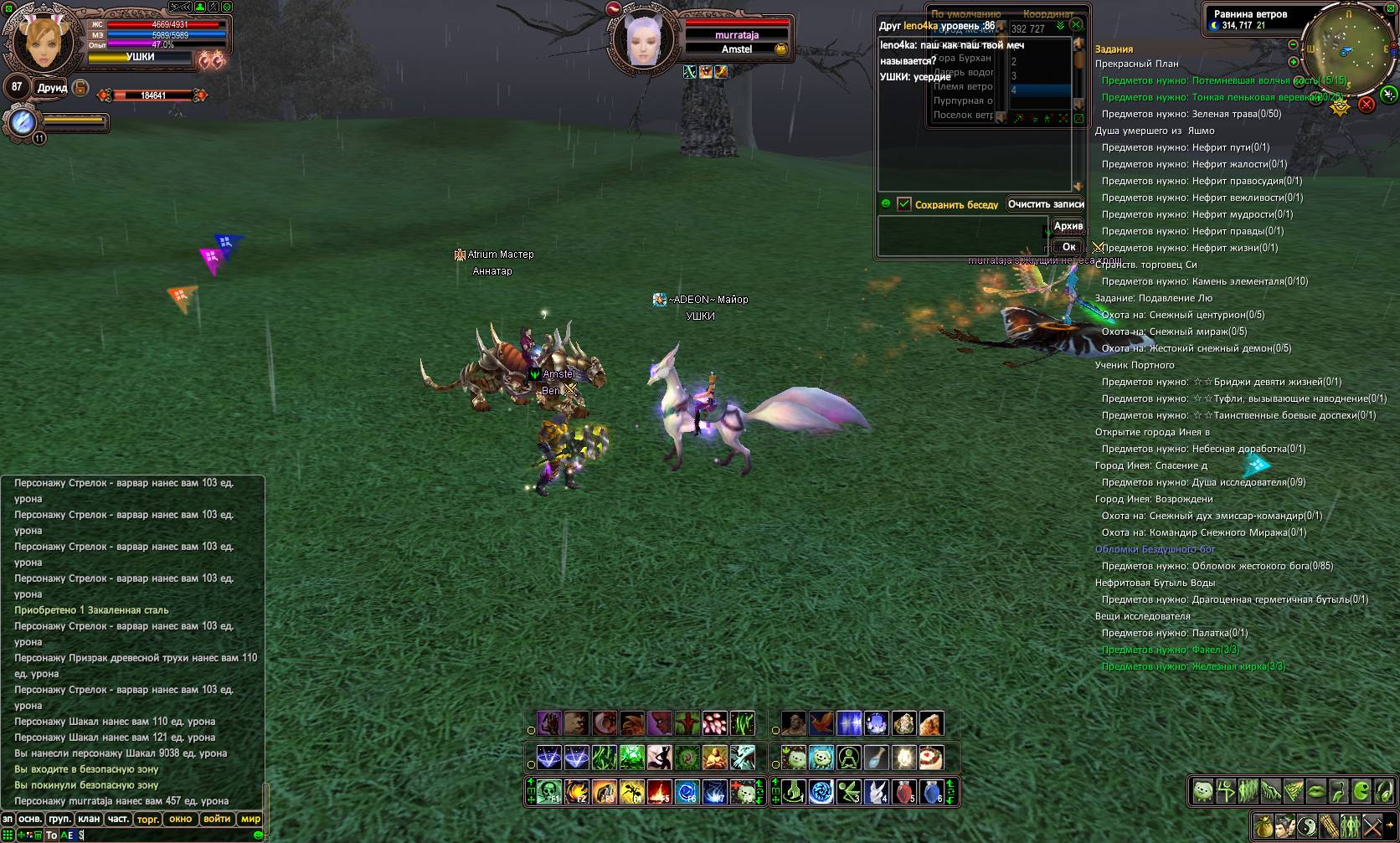Switch to the груп. chat tab
The width and height of the screenshot is (1400, 843).
pyautogui.click(x=59, y=819)
